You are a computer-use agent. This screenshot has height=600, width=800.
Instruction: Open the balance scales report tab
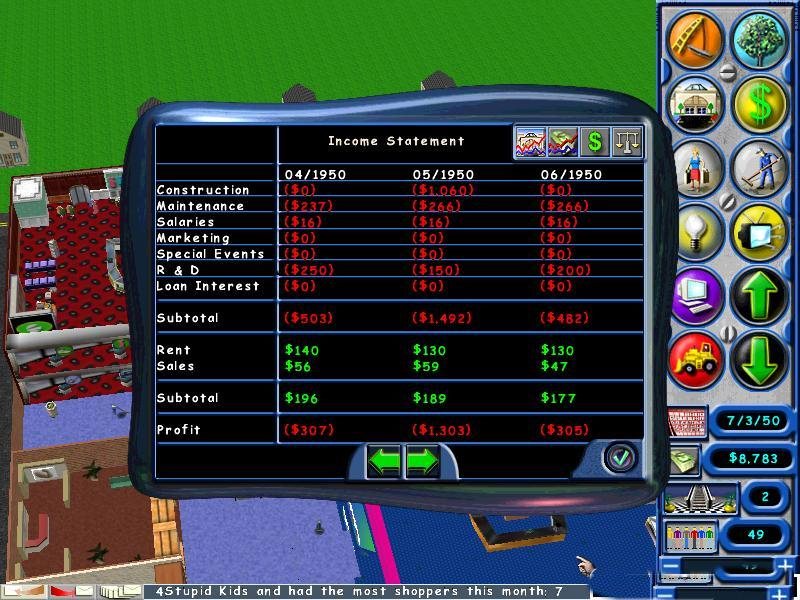click(627, 142)
